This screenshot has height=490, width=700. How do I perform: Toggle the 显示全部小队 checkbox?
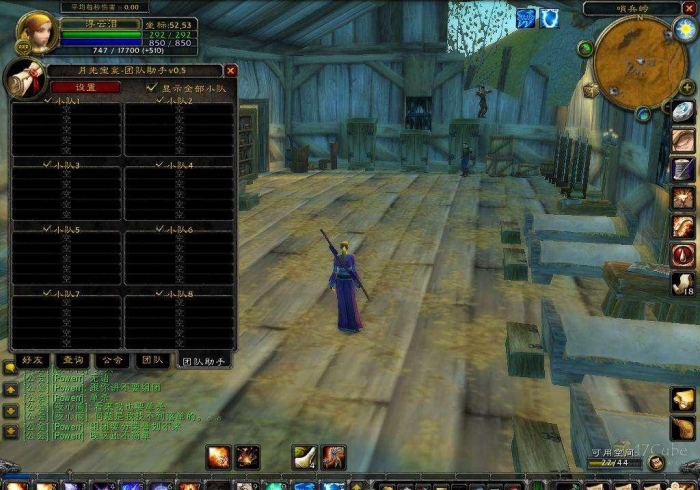(x=151, y=87)
